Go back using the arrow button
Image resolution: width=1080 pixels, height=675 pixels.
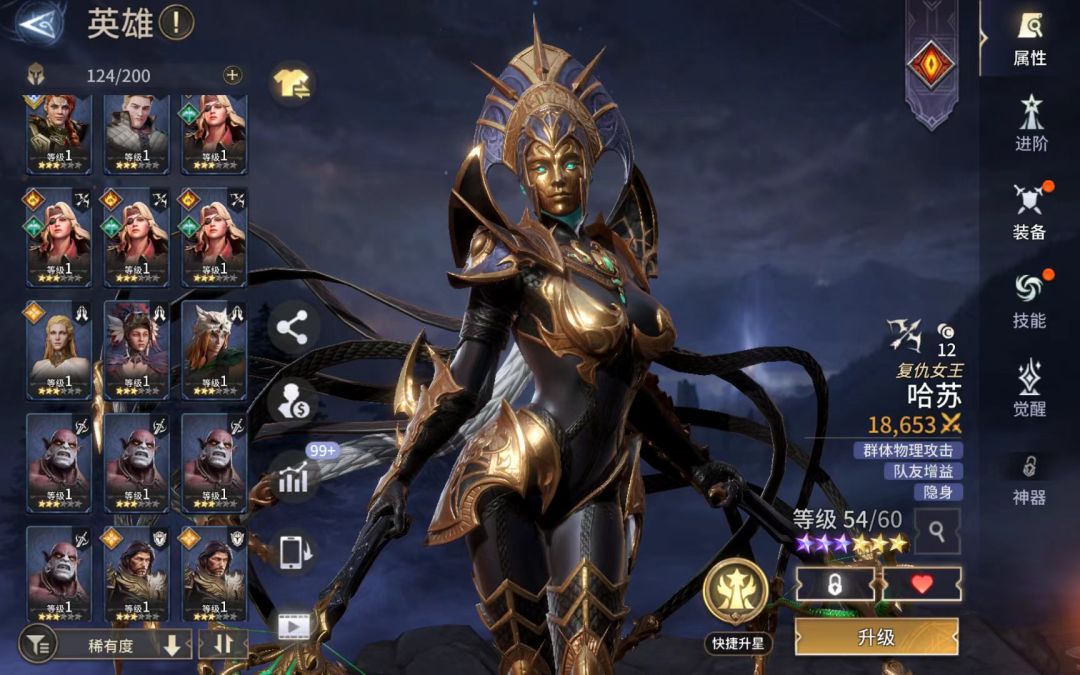tap(39, 24)
